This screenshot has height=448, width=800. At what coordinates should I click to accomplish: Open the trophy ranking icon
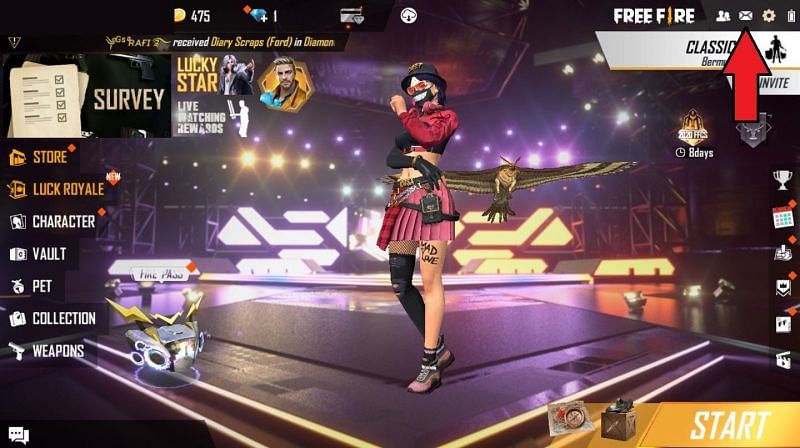click(782, 179)
